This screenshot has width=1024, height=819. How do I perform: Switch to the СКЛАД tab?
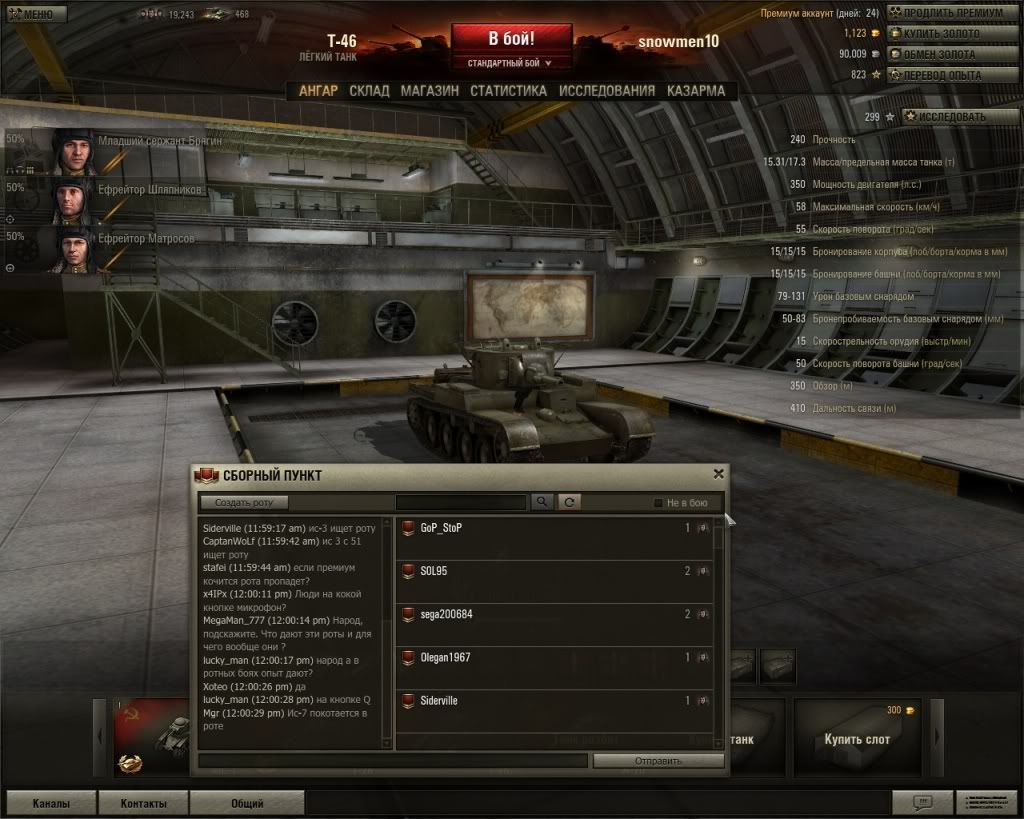[369, 91]
